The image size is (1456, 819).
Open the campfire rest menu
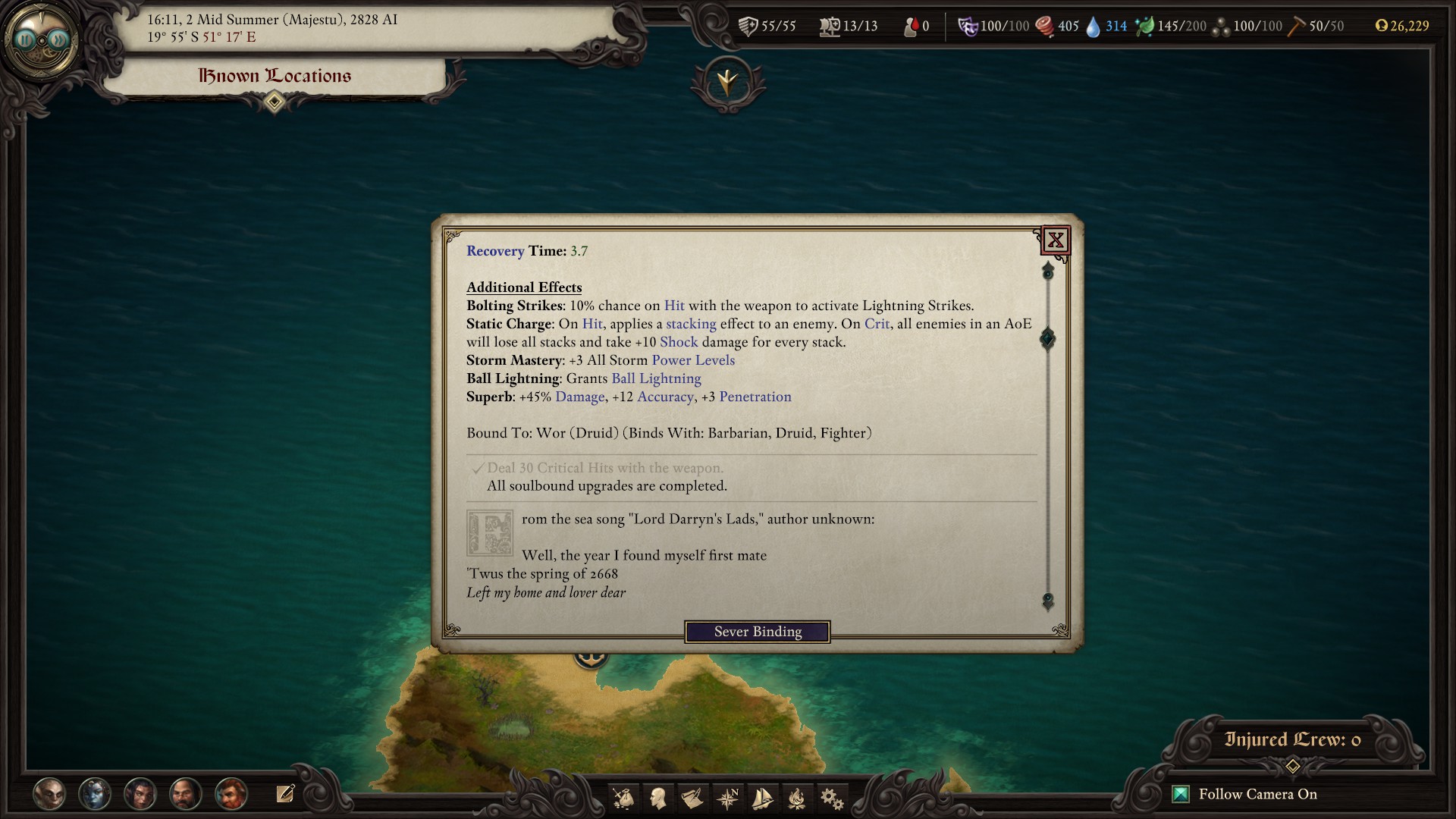796,798
